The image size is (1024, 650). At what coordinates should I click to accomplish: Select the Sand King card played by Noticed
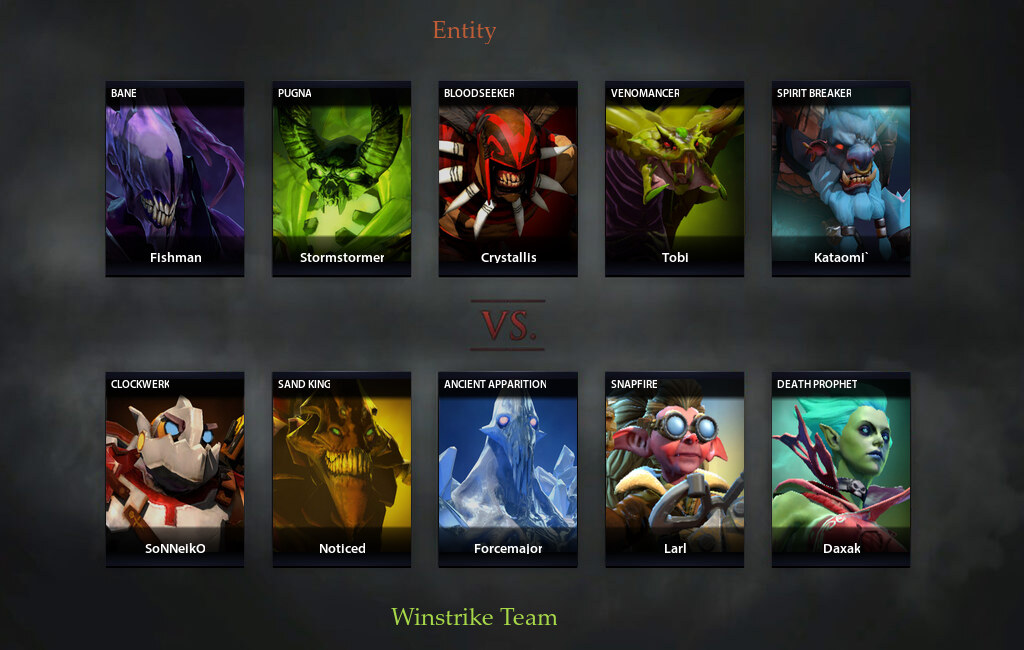coord(341,469)
